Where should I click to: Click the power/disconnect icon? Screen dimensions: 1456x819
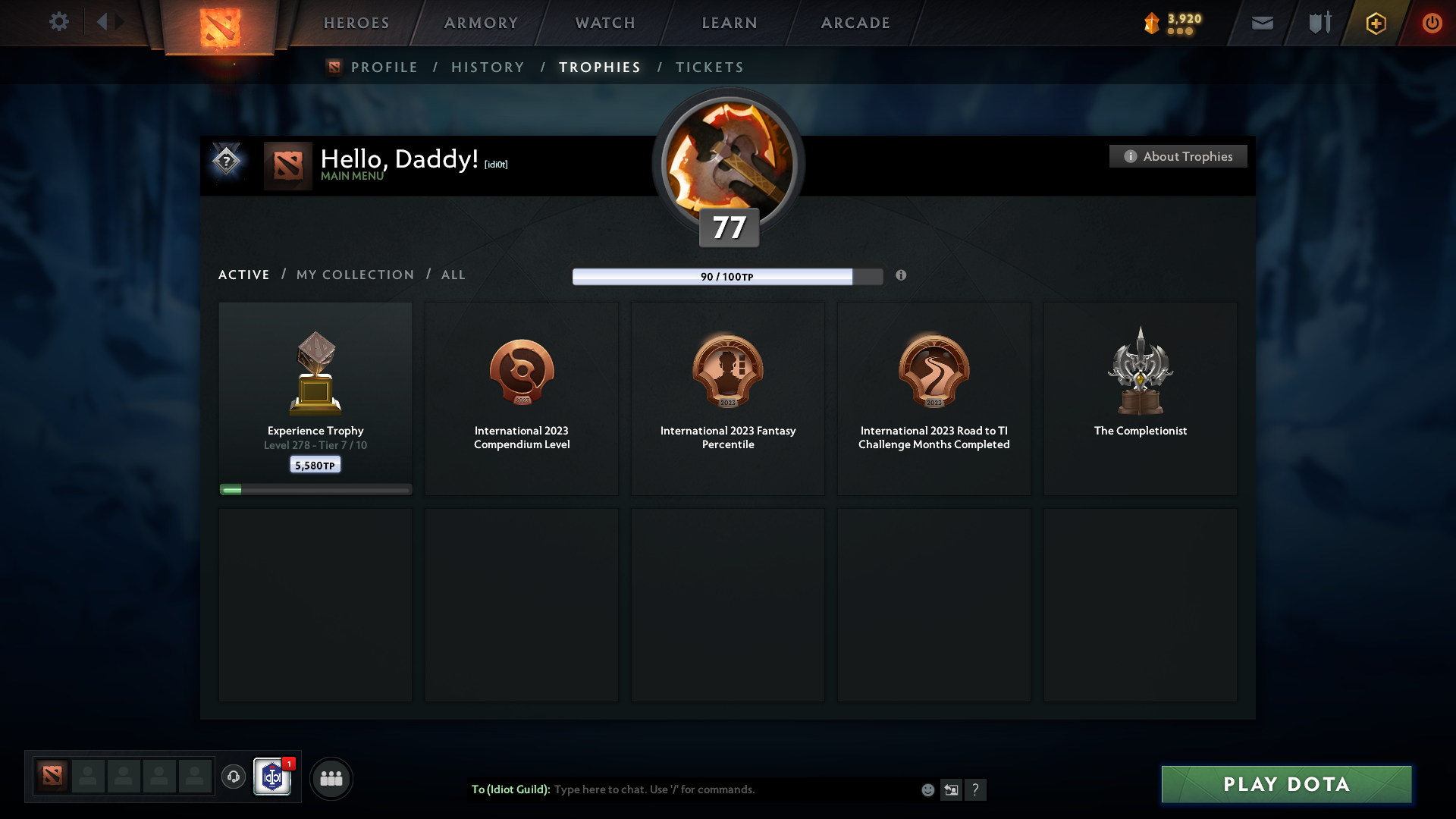point(1432,23)
